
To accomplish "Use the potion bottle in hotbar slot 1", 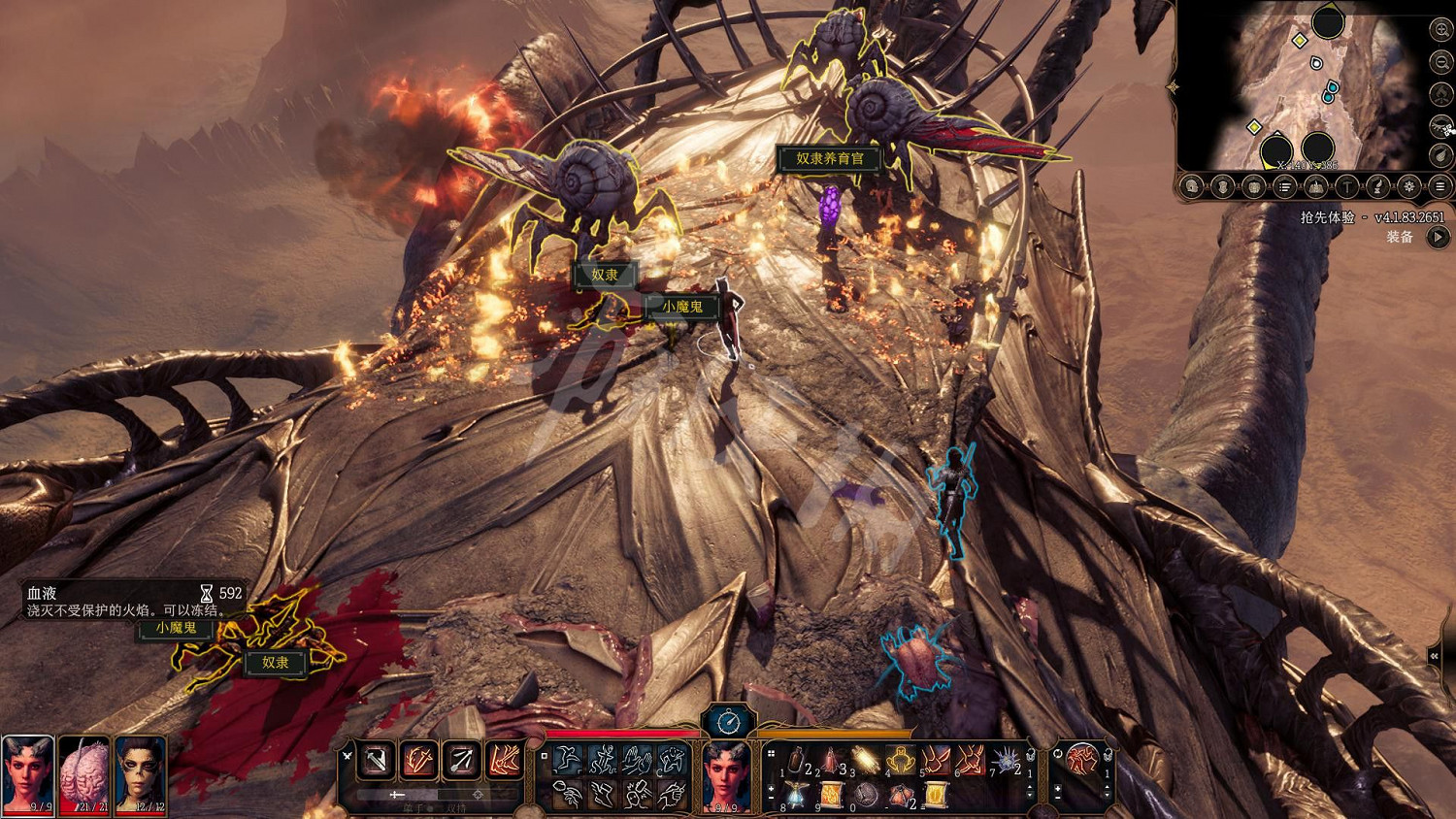I will tap(796, 761).
